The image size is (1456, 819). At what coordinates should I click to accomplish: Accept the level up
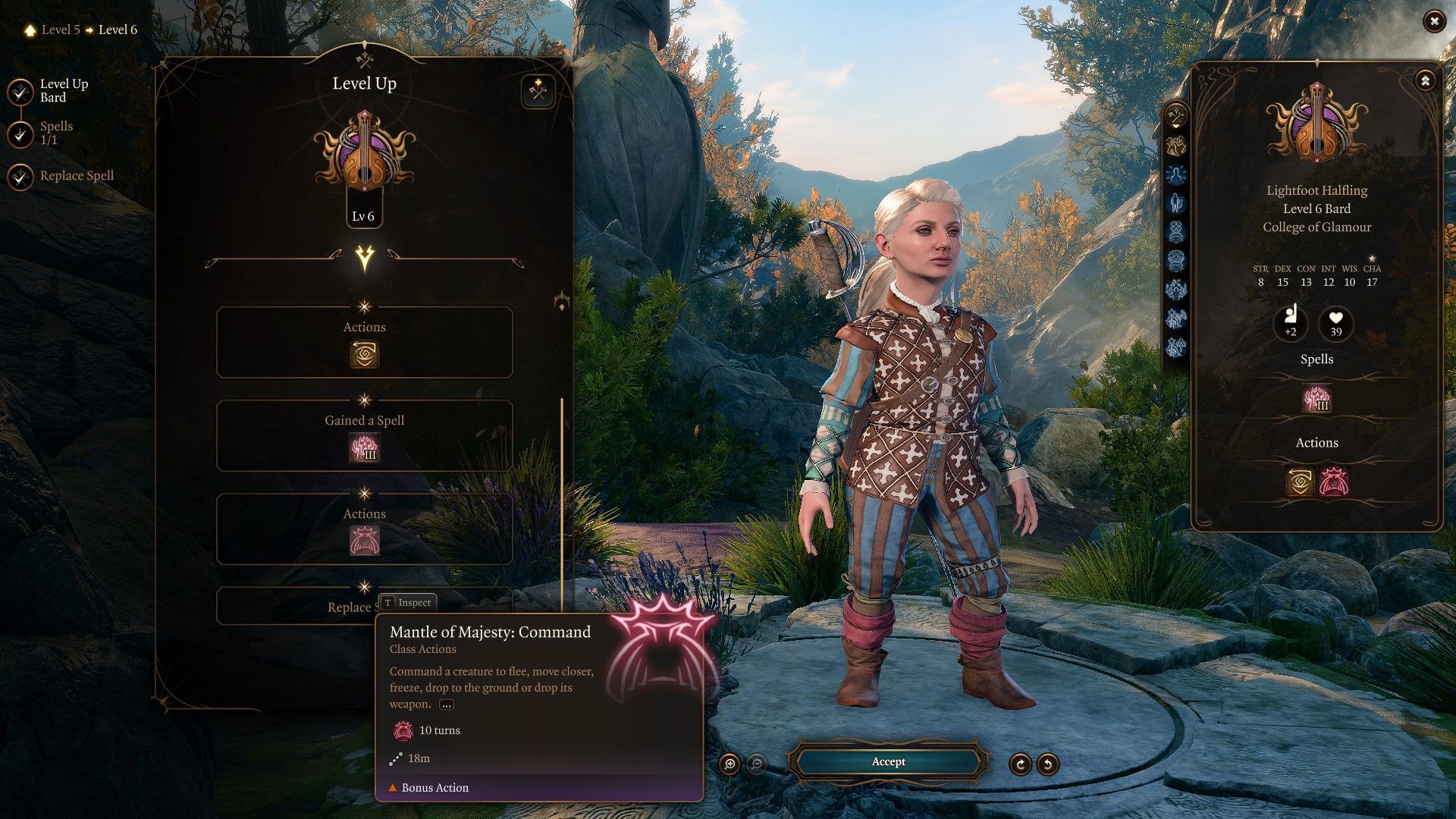pyautogui.click(x=888, y=761)
